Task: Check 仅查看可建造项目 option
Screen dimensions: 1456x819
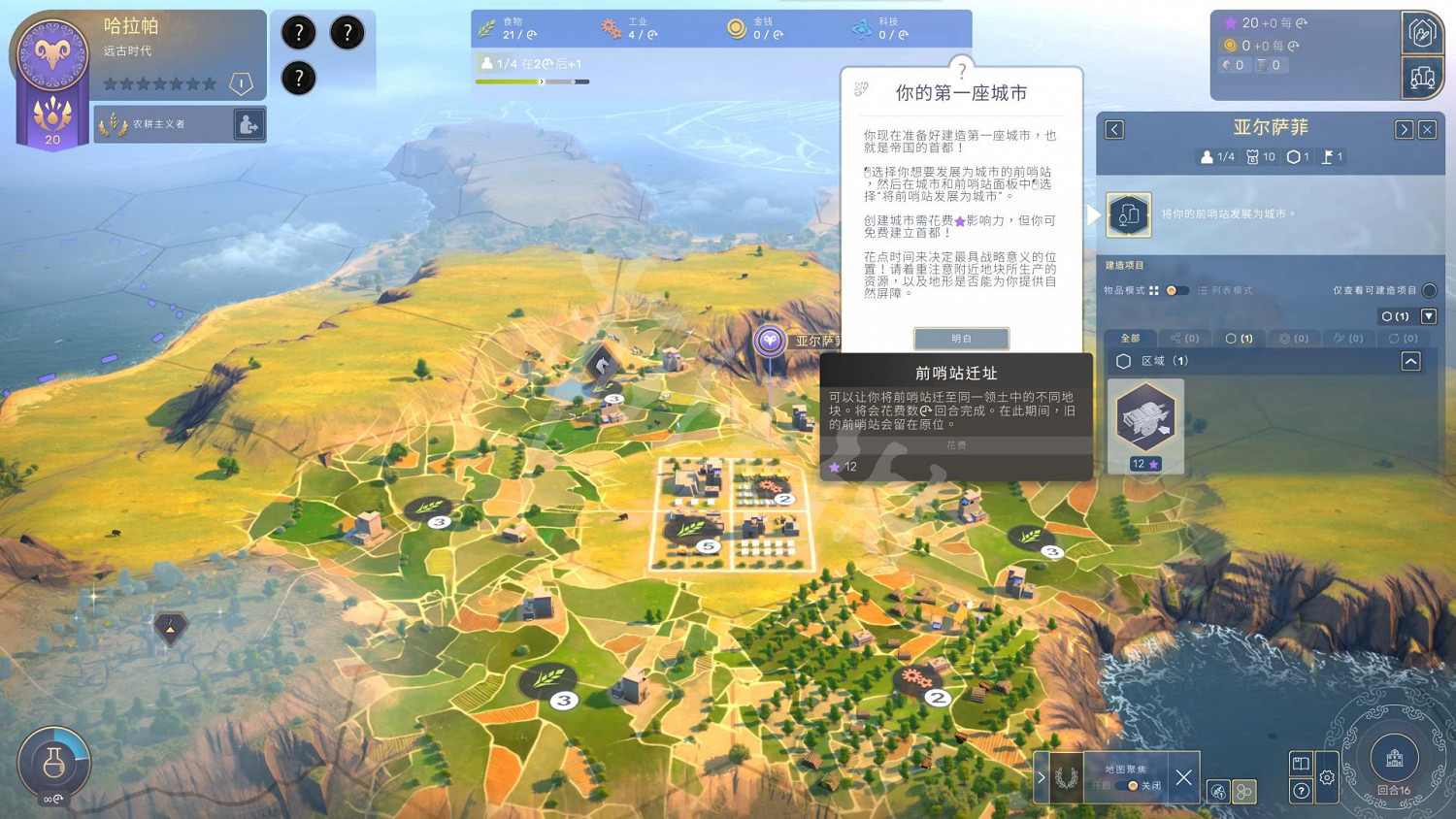Action: [1431, 290]
